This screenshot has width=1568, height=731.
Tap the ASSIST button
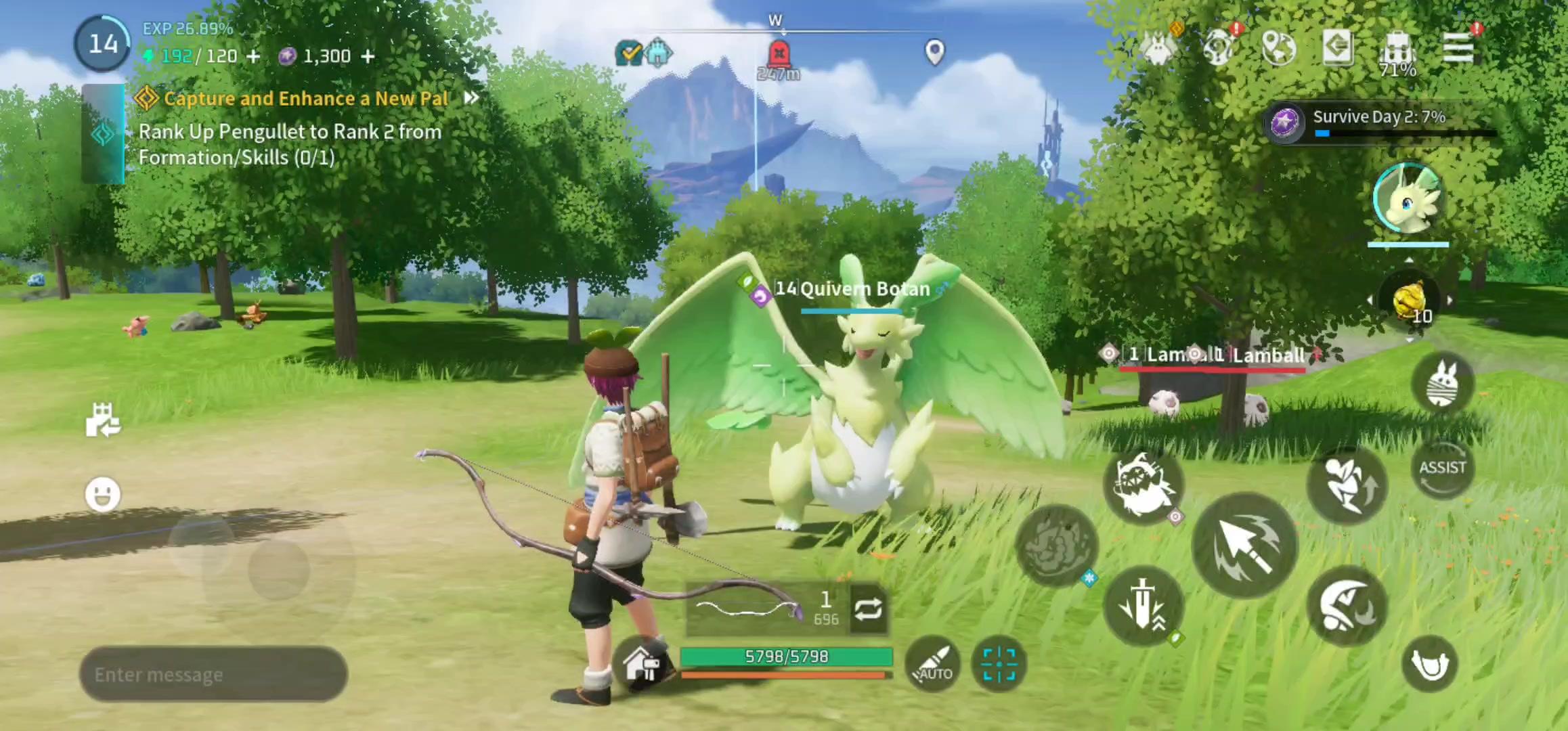(x=1442, y=468)
